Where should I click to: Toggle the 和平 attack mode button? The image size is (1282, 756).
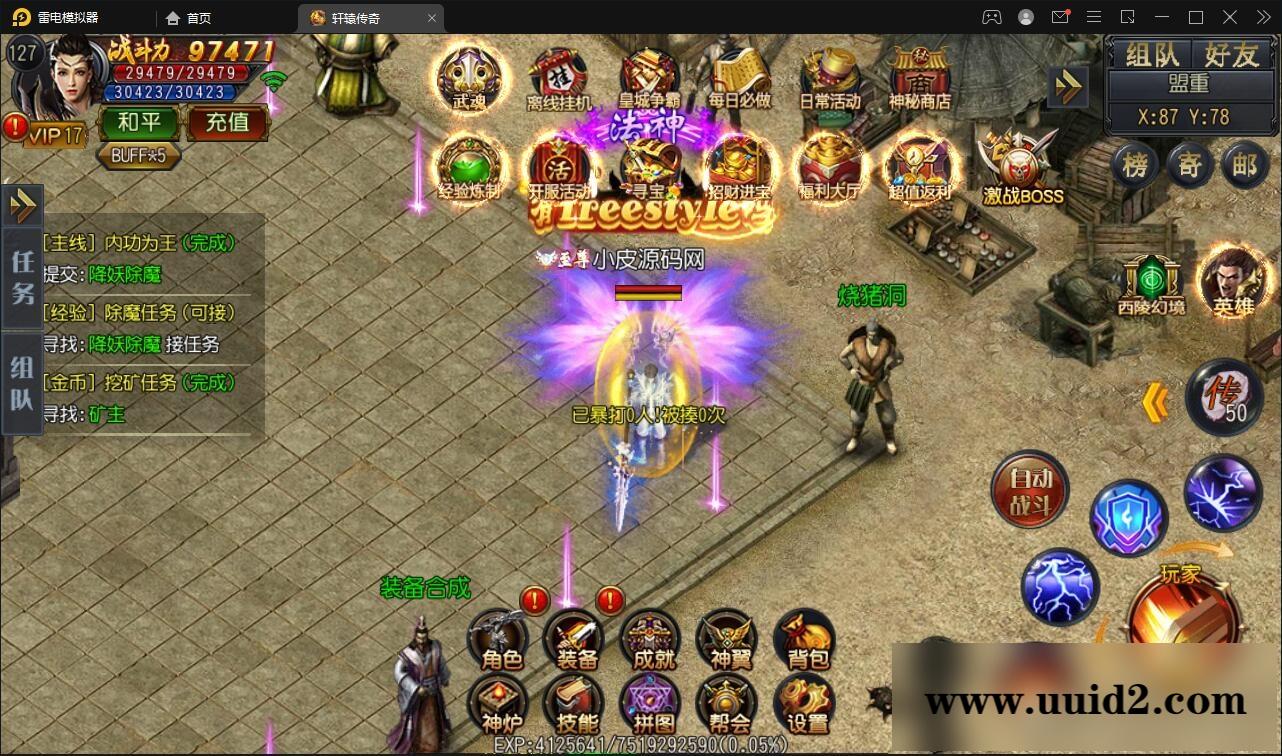coord(140,122)
